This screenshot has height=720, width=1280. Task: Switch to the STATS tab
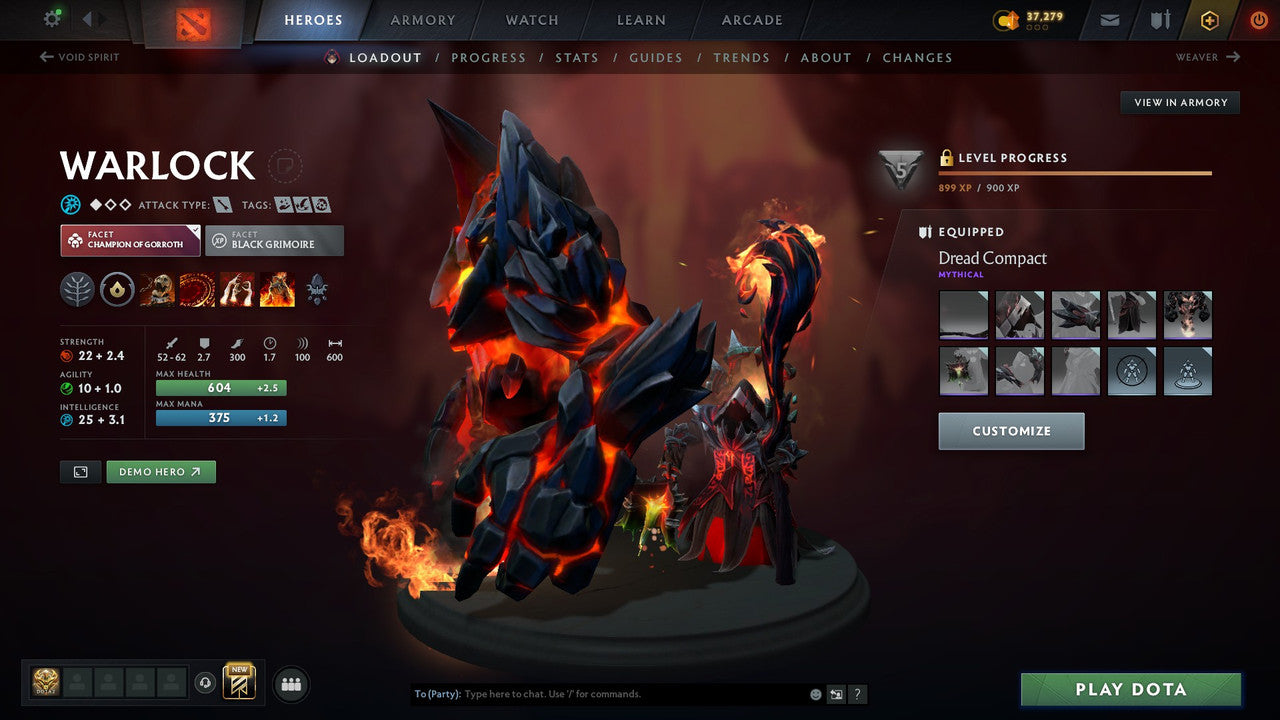577,57
